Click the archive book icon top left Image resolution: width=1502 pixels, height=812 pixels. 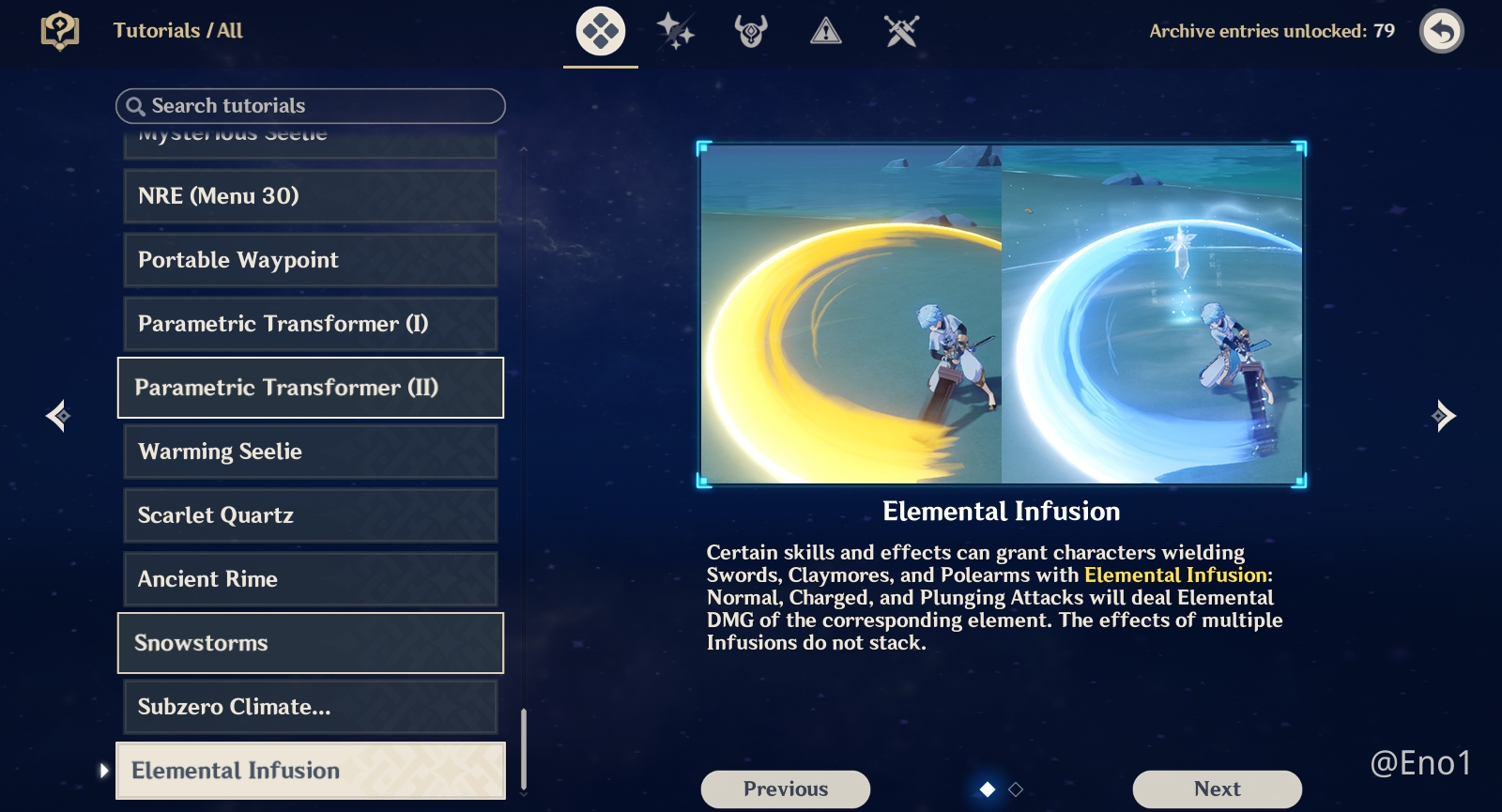58,30
